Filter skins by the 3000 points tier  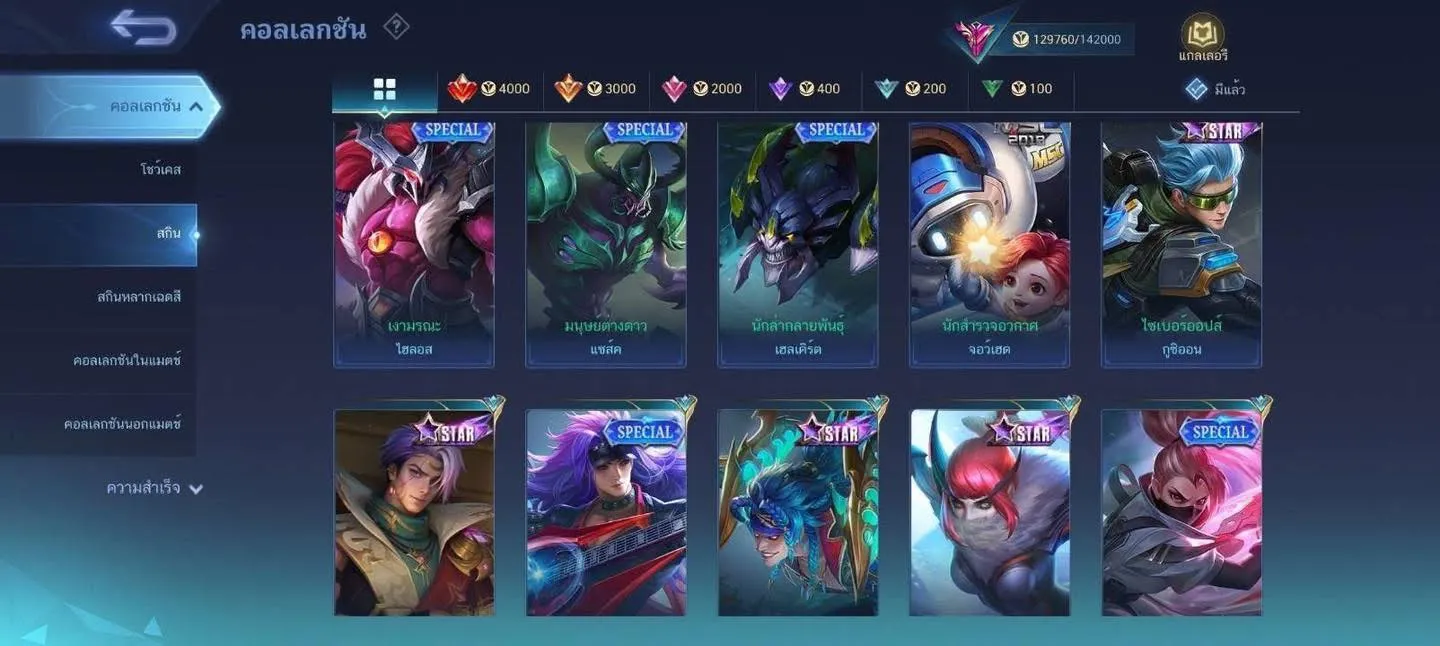[596, 89]
